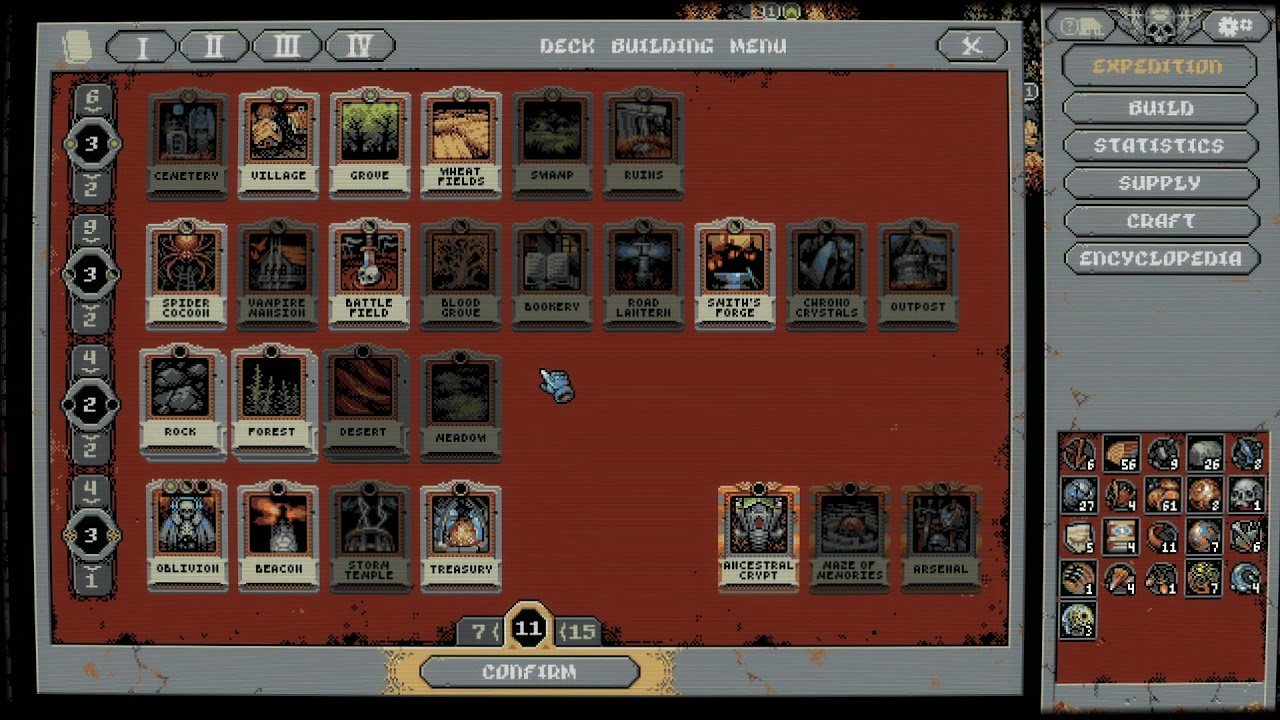Switch to deck preset III
This screenshot has width=1280, height=720.
(x=287, y=46)
